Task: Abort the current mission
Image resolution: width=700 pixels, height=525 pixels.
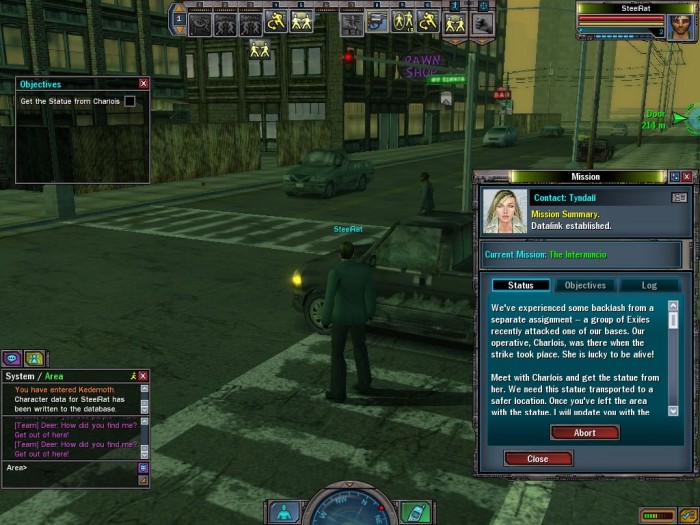Action: click(x=585, y=433)
